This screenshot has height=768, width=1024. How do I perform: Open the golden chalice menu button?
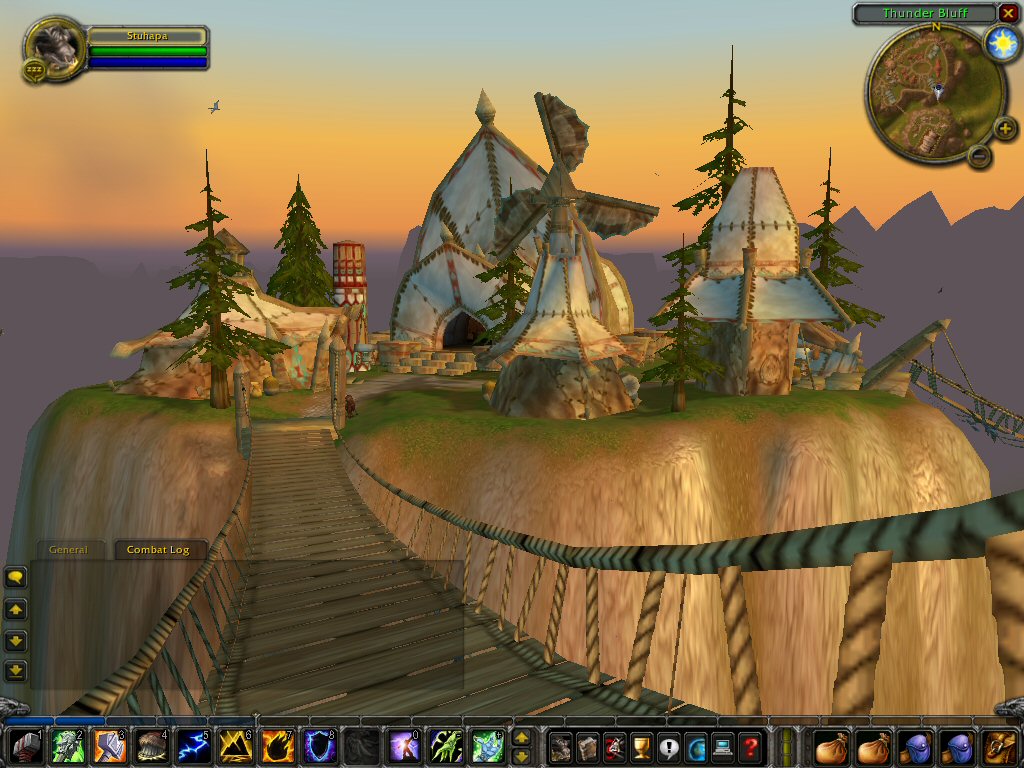coord(642,746)
